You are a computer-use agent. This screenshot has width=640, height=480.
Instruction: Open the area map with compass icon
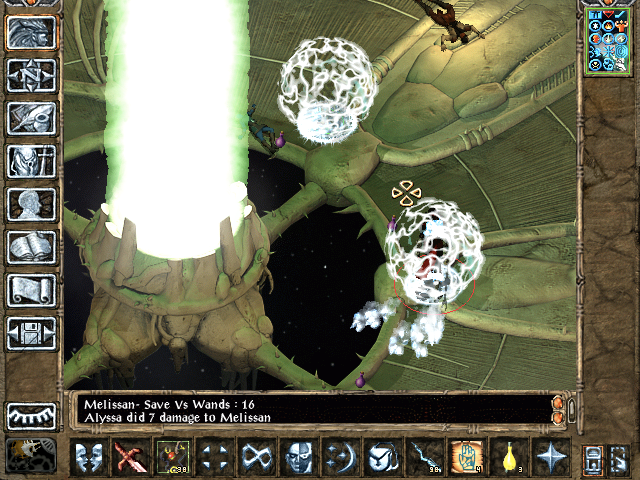pyautogui.click(x=31, y=75)
